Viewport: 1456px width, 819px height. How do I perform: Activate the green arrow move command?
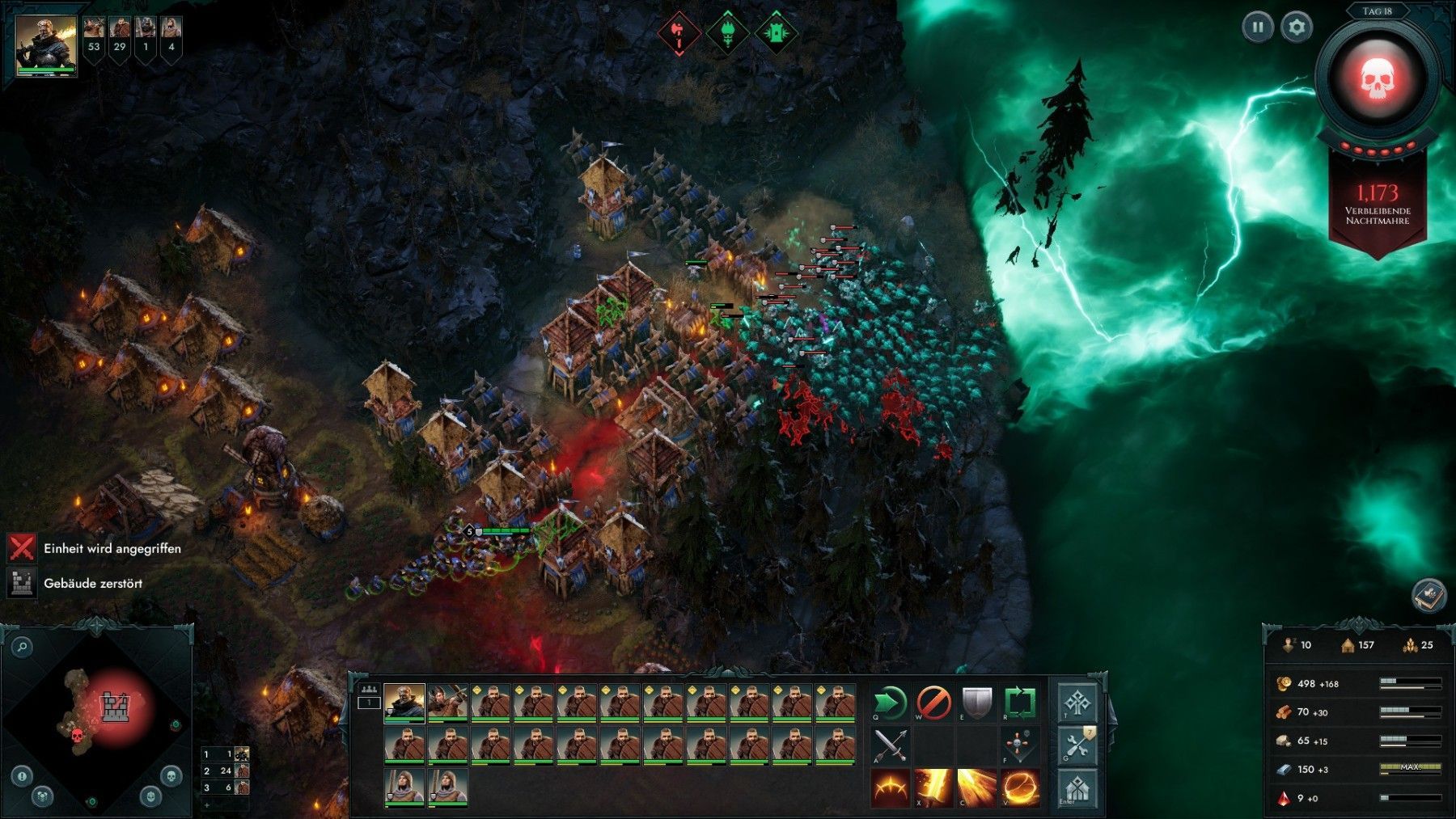(x=890, y=703)
